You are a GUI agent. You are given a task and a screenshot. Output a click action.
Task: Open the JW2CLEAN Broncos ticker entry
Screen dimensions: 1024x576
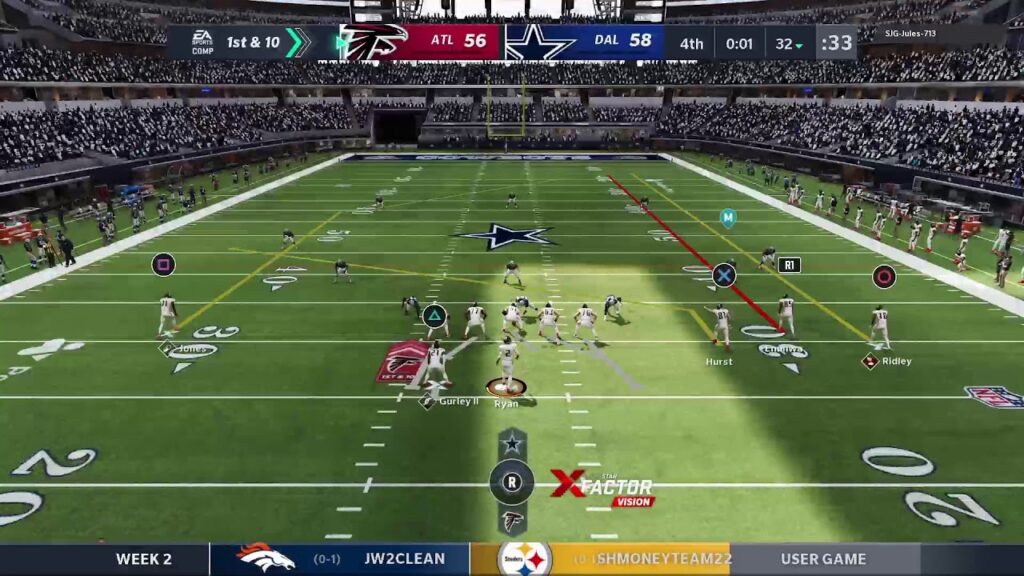[x=340, y=559]
